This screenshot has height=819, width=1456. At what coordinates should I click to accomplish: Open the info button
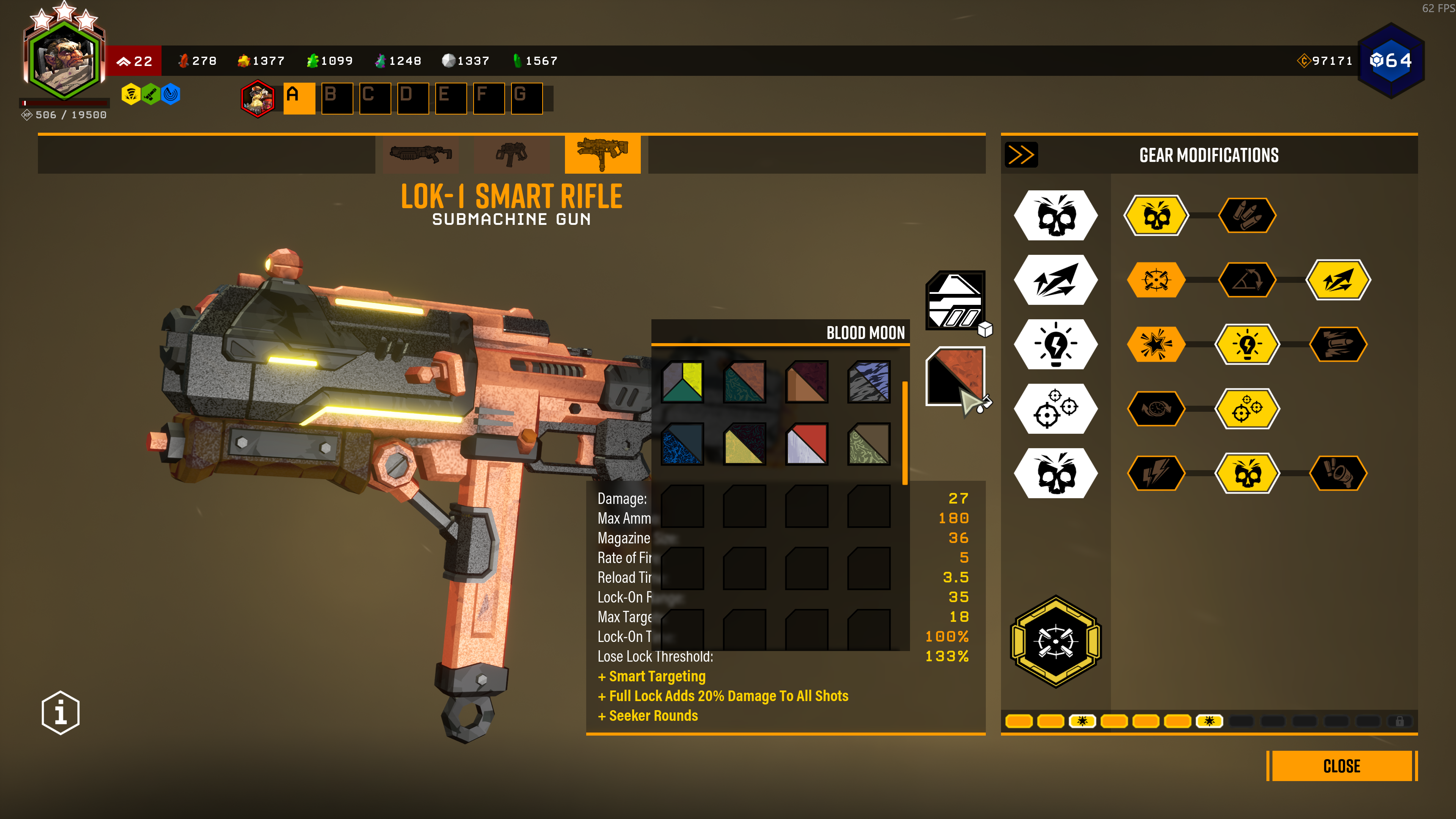(61, 712)
